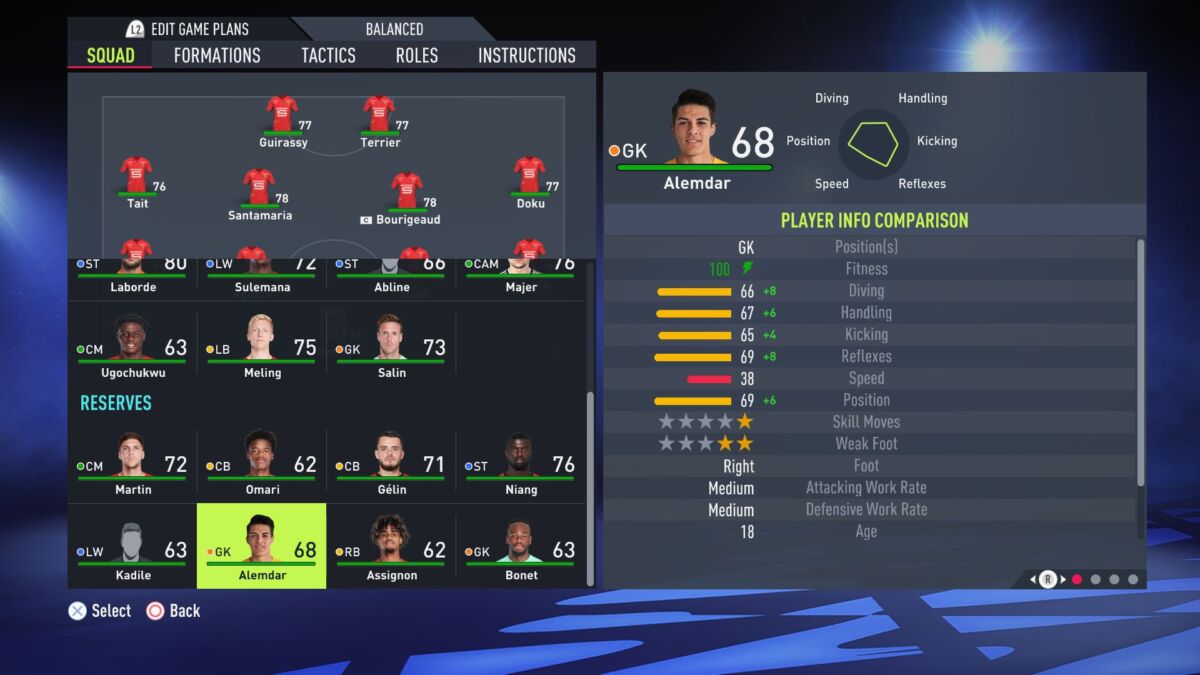The width and height of the screenshot is (1200, 675).
Task: Select reserve goalkeeper Alemdar's card
Action: point(262,546)
